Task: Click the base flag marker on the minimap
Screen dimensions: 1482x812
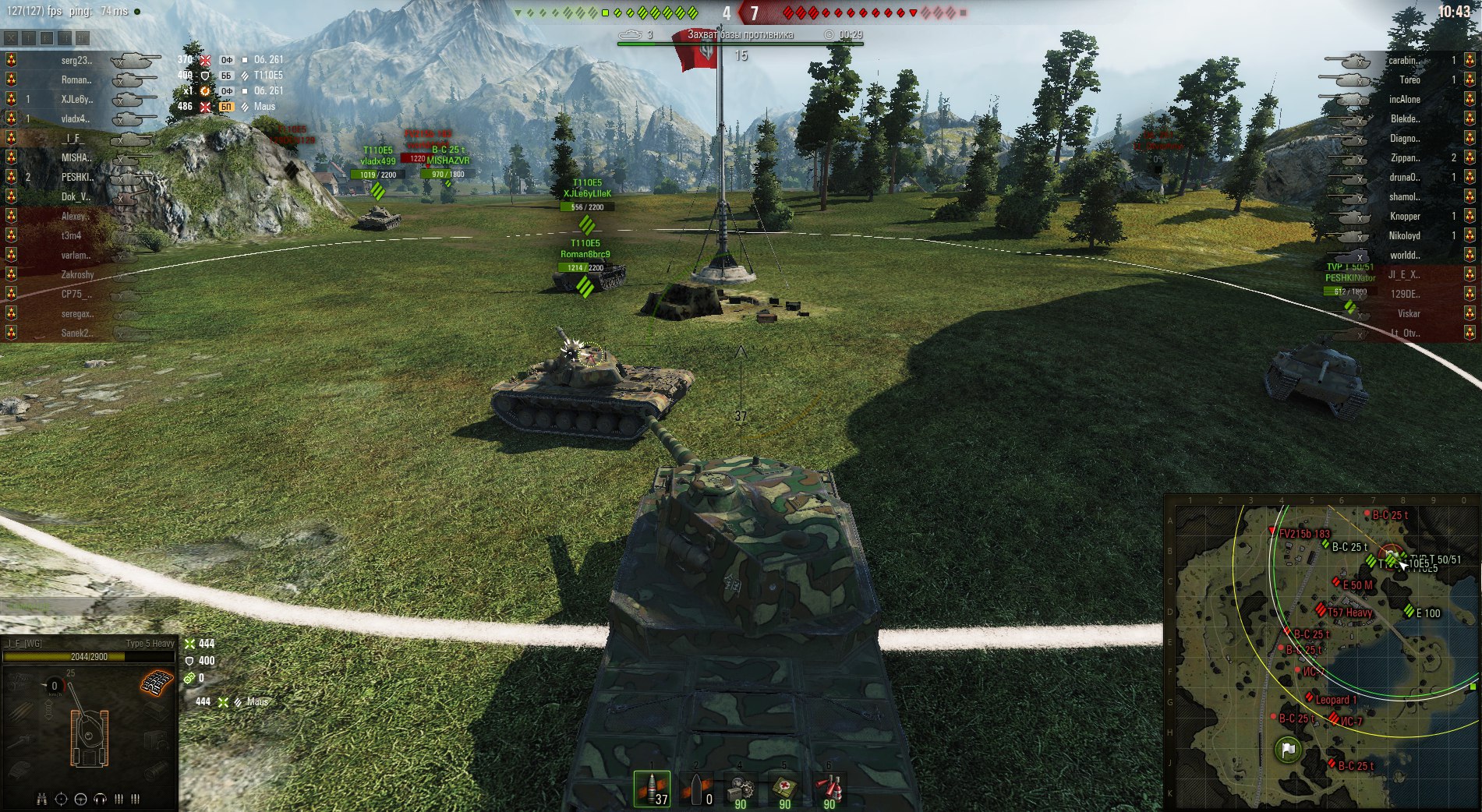Action: (1287, 750)
